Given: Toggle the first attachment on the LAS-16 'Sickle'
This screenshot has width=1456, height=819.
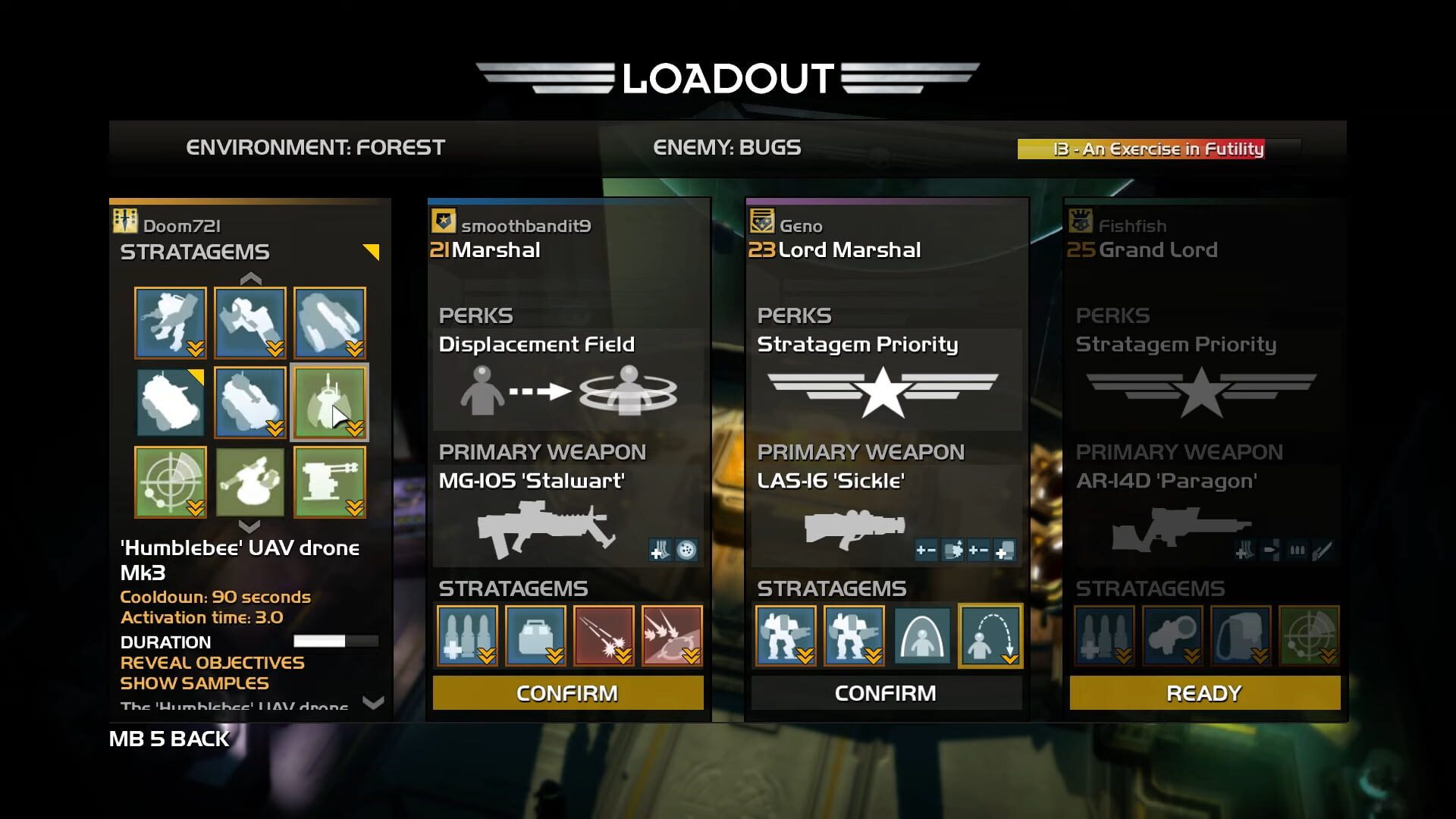Looking at the screenshot, I should 927,550.
